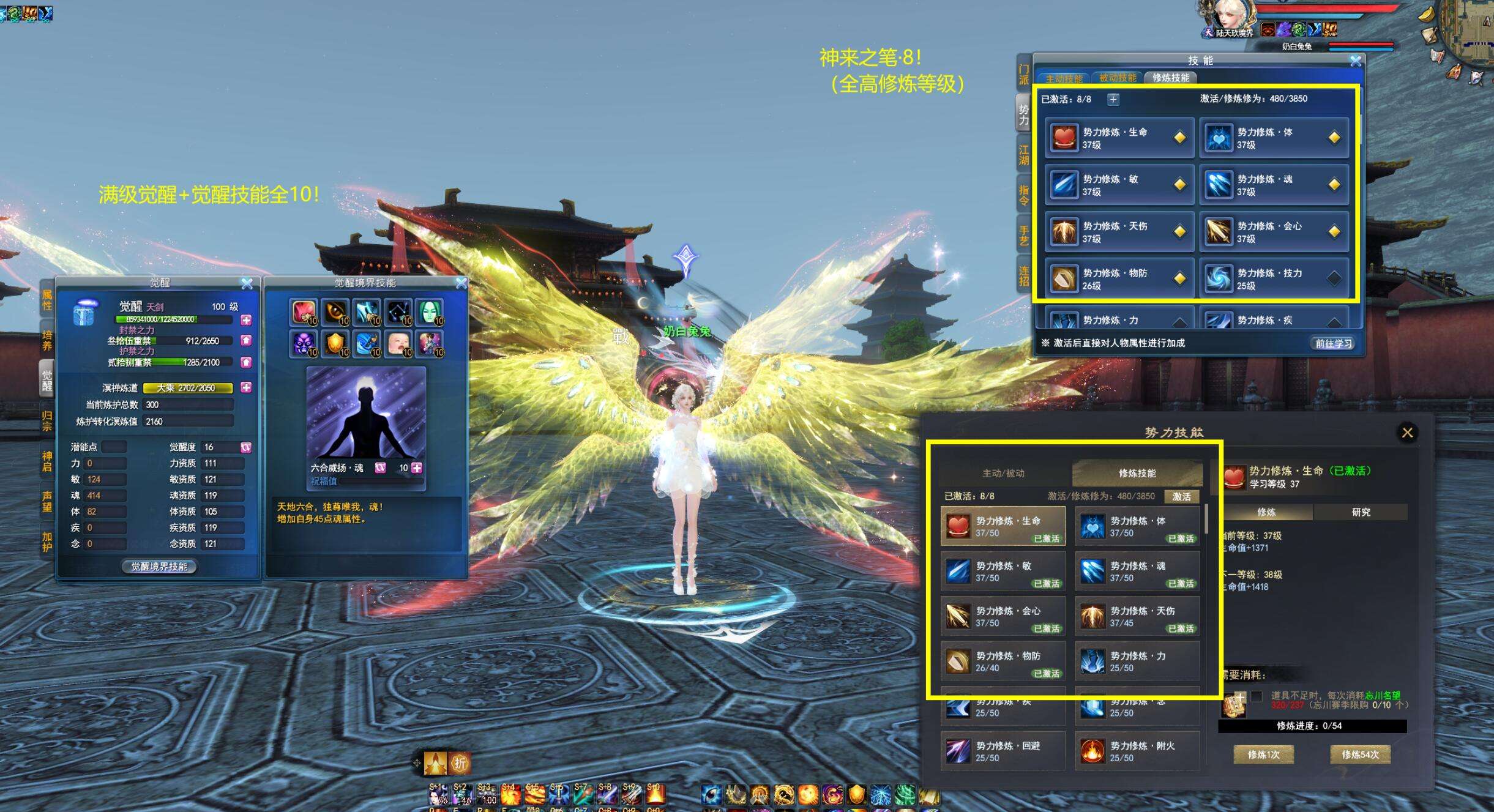Switch to the 主动技能 tab

1064,78
